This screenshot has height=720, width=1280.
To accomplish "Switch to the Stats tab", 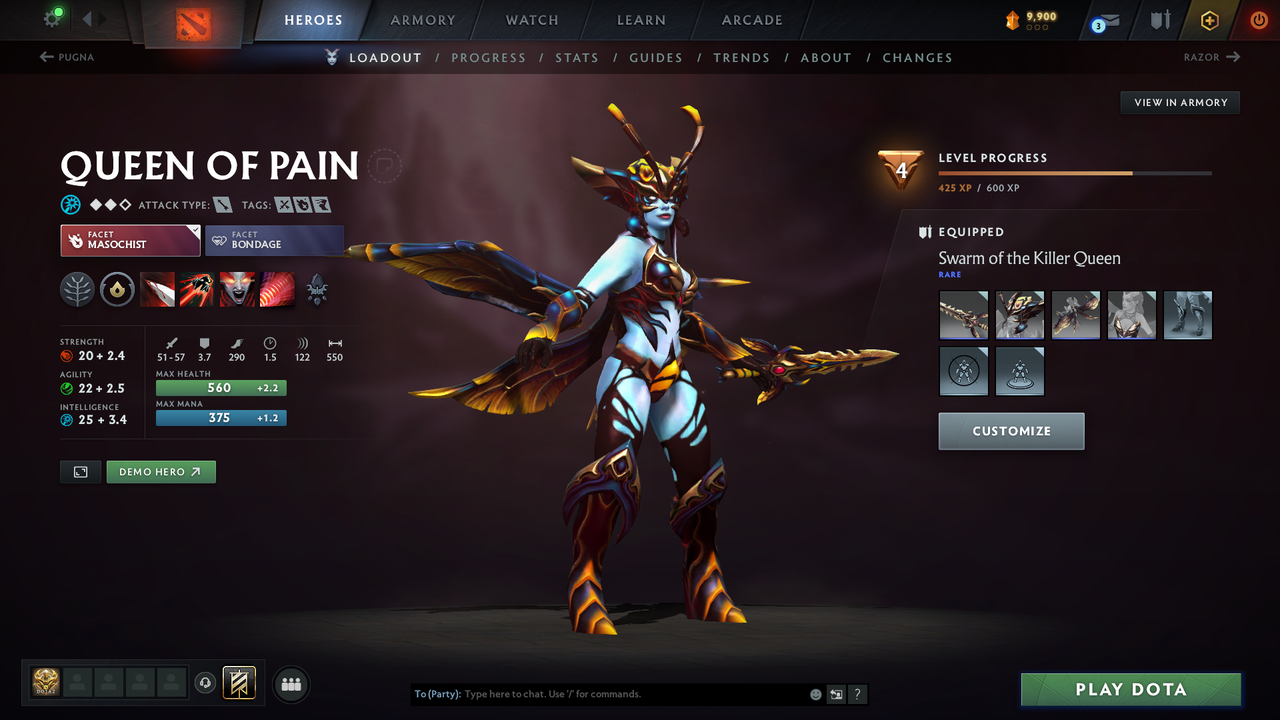I will click(x=577, y=57).
